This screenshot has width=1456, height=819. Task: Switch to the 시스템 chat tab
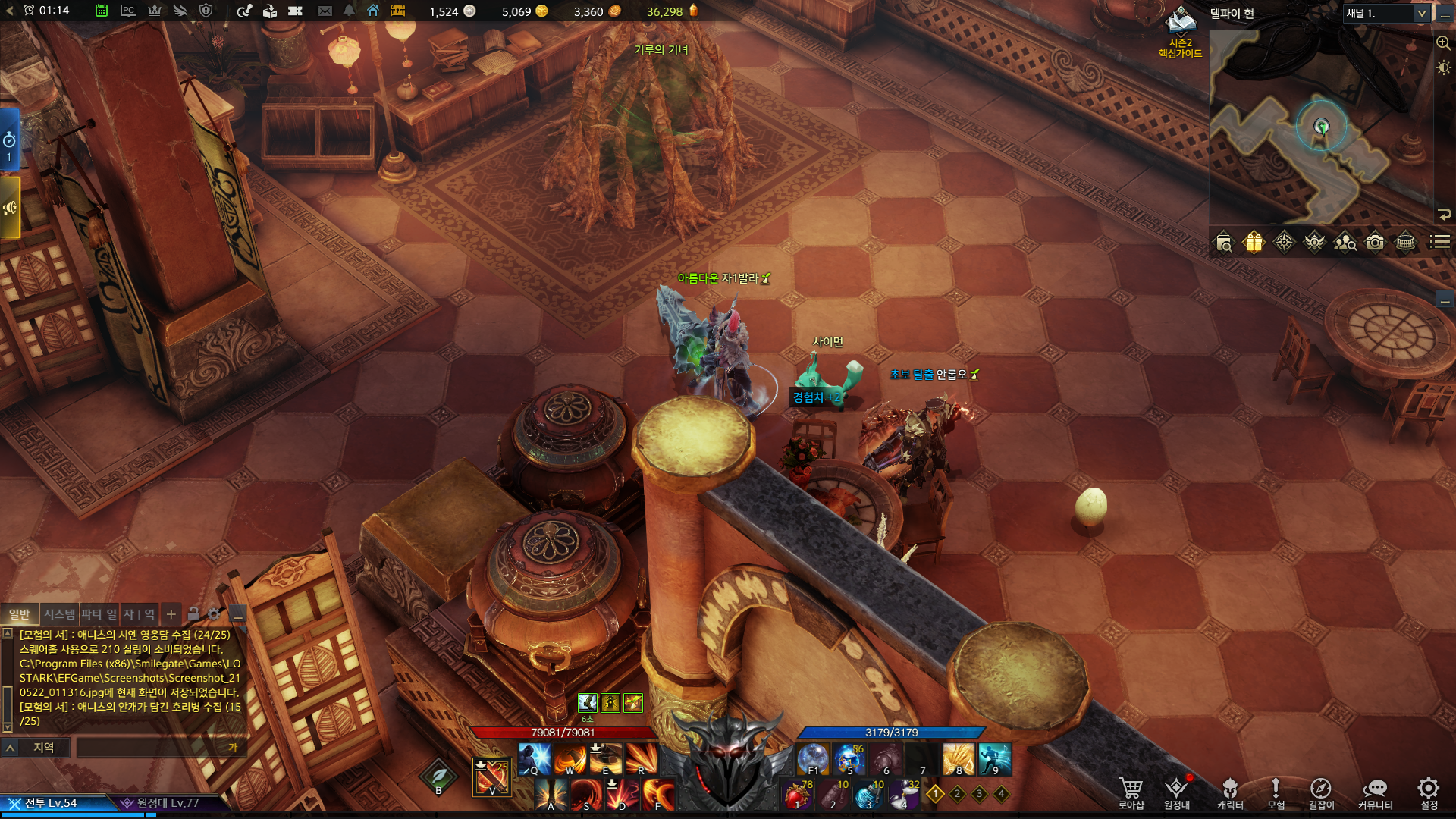(x=59, y=614)
